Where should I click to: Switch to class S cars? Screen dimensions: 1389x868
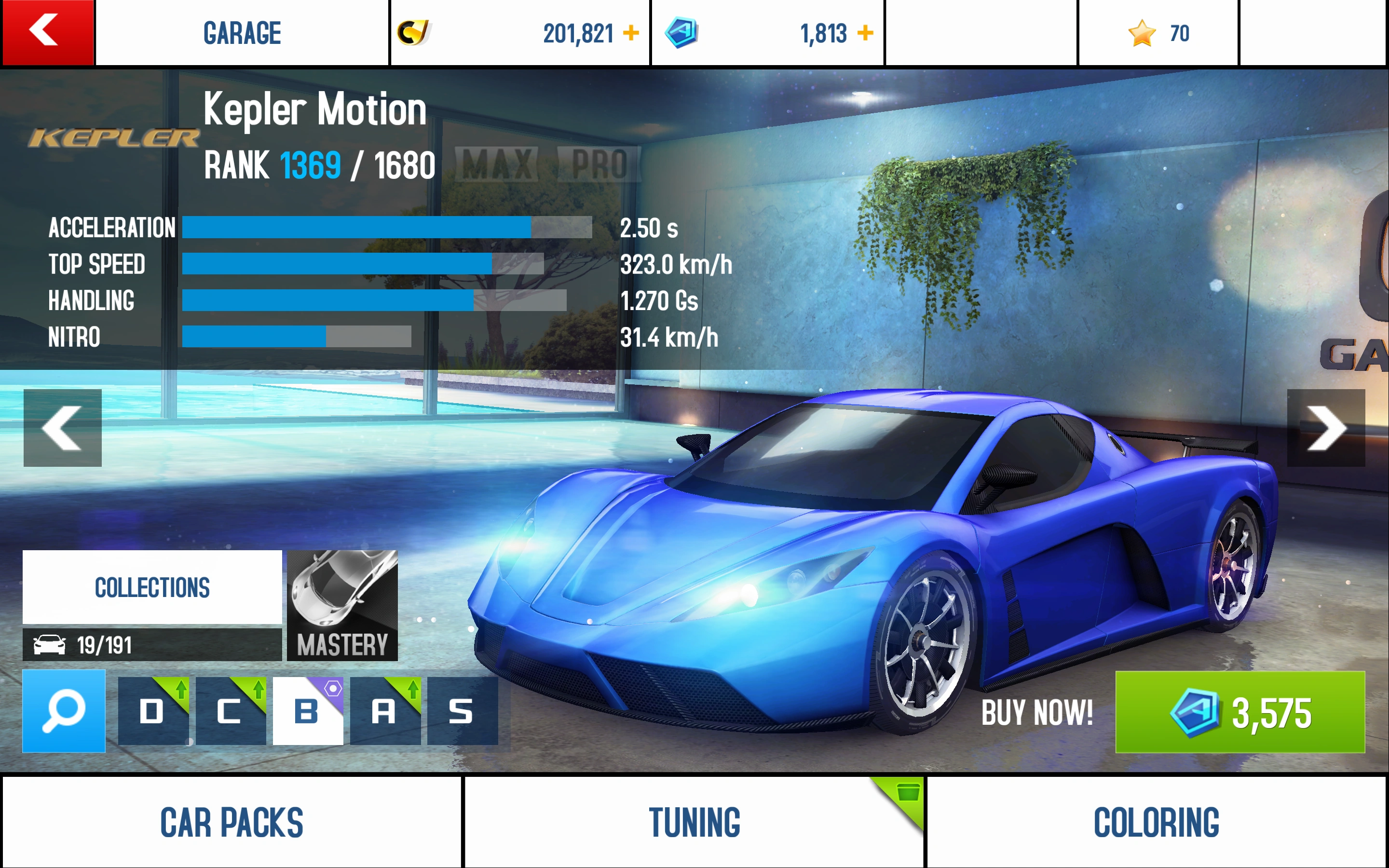(462, 711)
